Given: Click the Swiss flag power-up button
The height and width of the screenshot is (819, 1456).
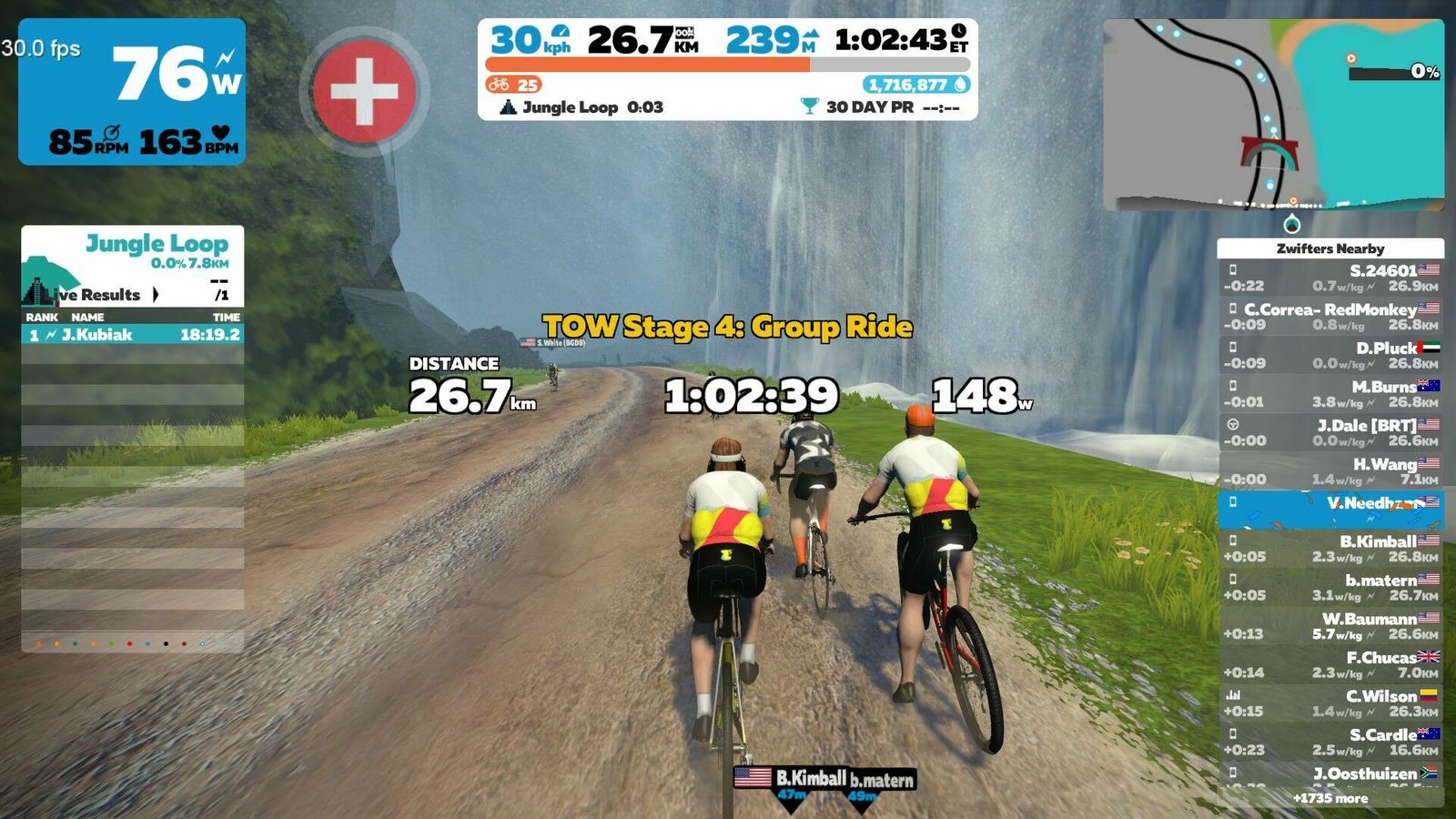Looking at the screenshot, I should tap(364, 91).
